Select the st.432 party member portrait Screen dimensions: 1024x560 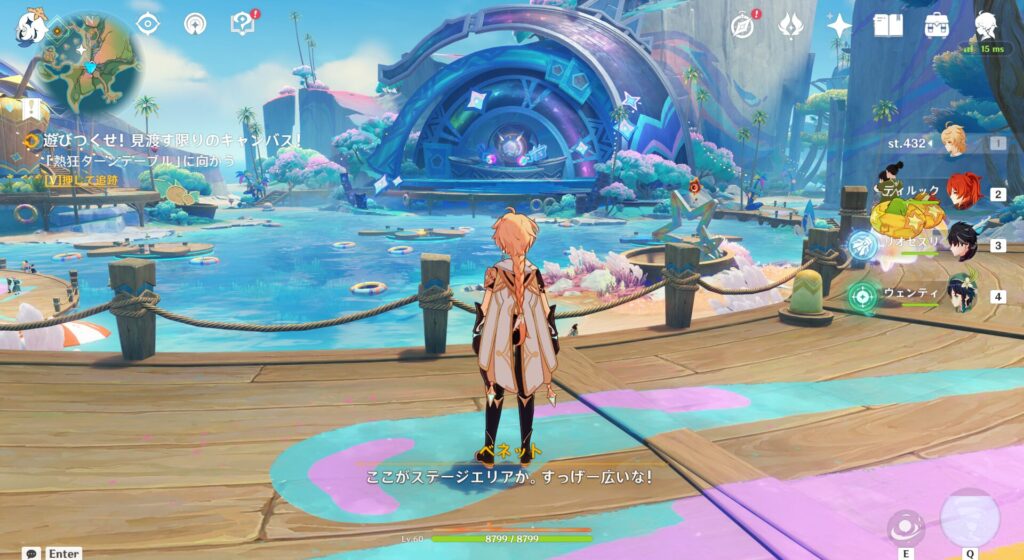[x=955, y=143]
